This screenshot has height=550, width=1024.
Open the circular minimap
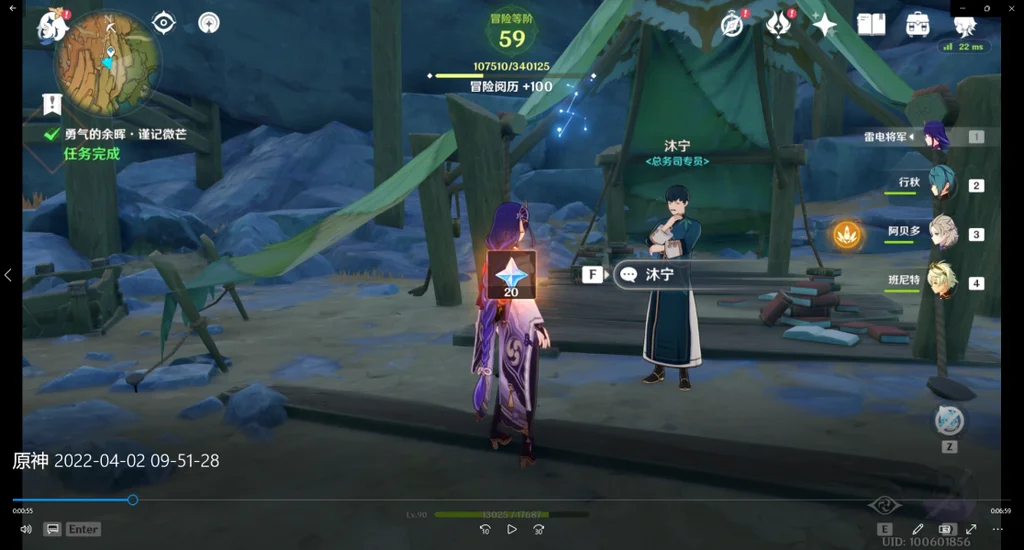point(106,62)
